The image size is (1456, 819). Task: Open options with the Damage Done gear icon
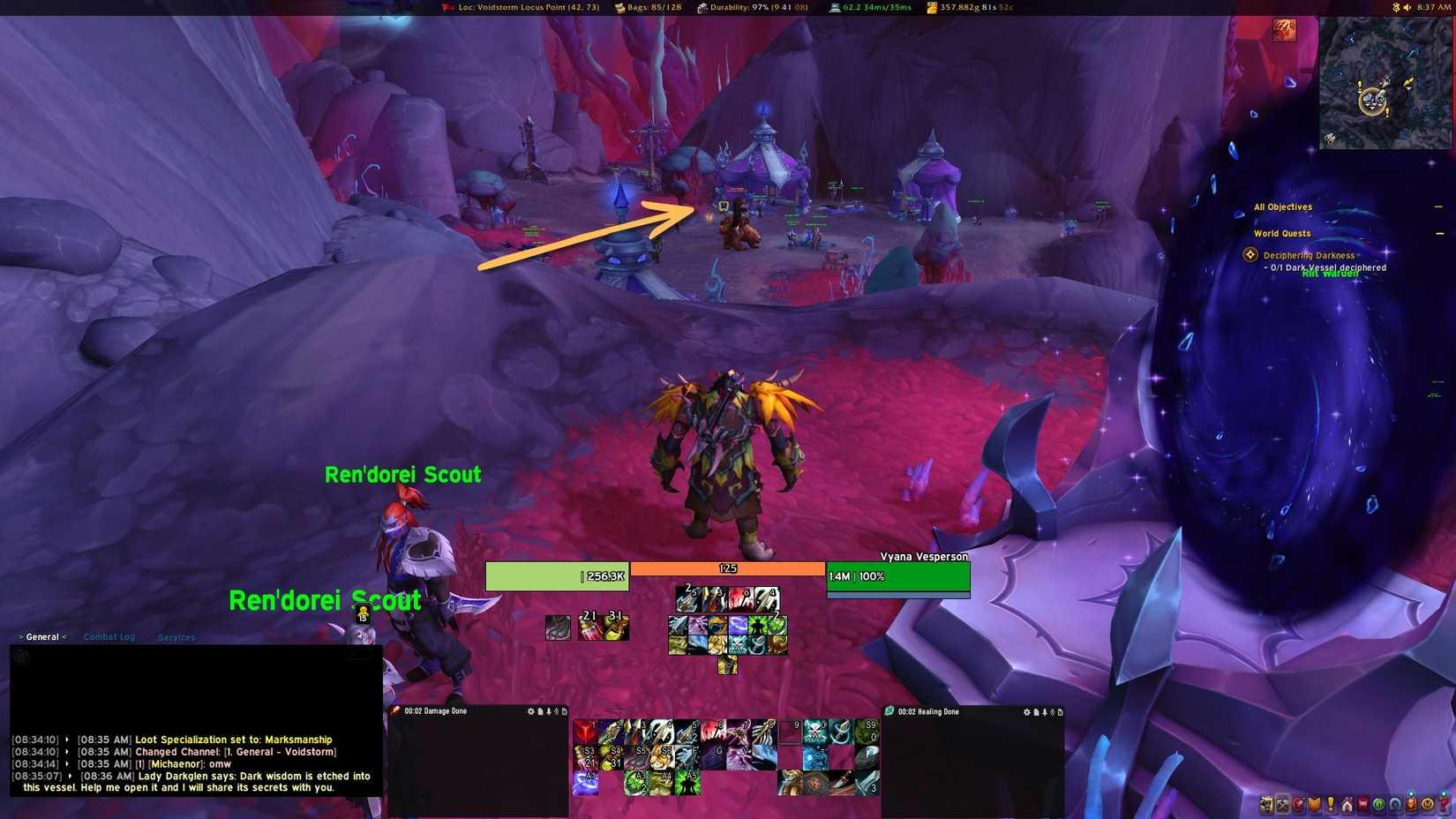coord(531,711)
